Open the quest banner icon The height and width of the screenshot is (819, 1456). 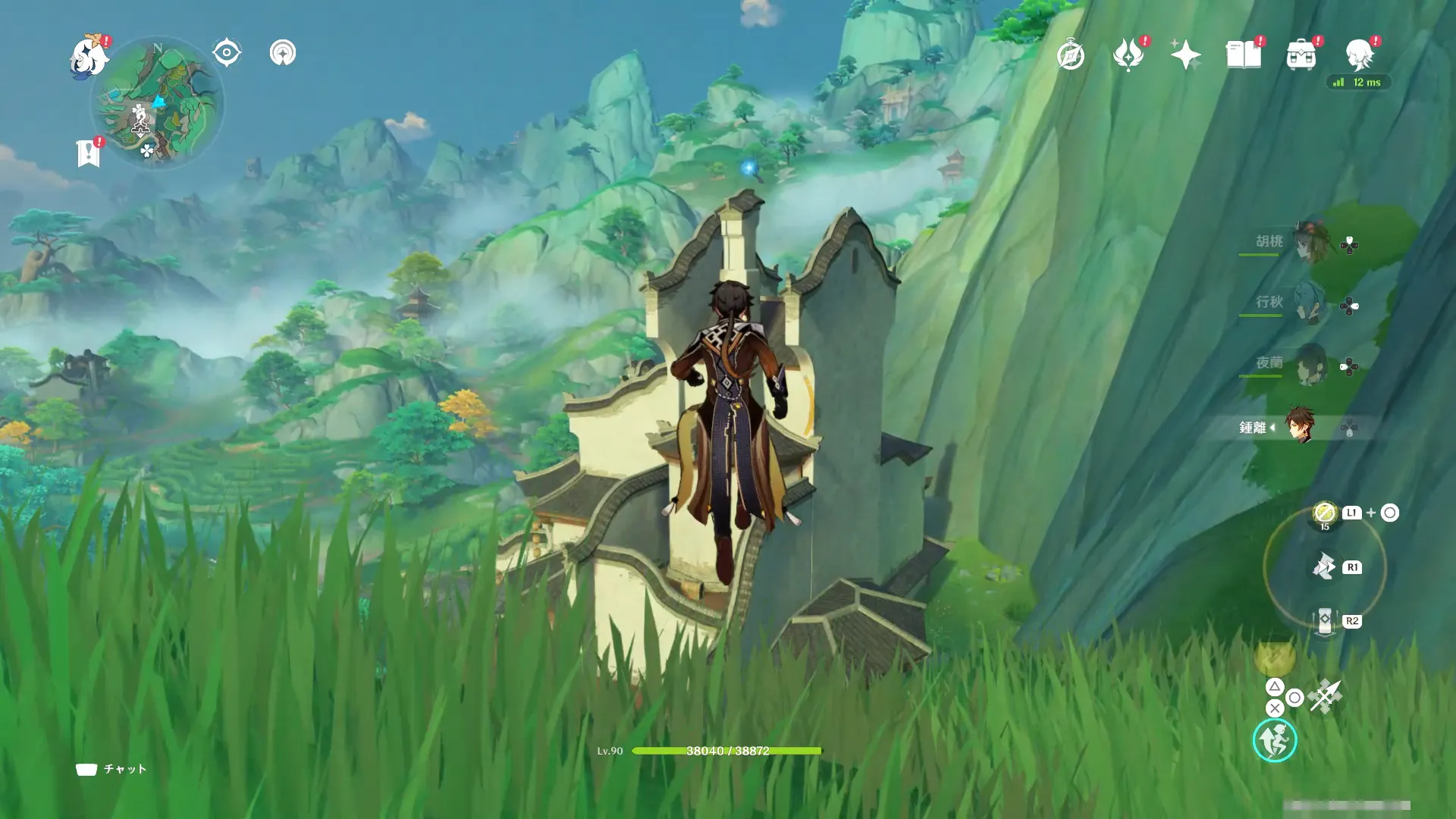point(89,153)
